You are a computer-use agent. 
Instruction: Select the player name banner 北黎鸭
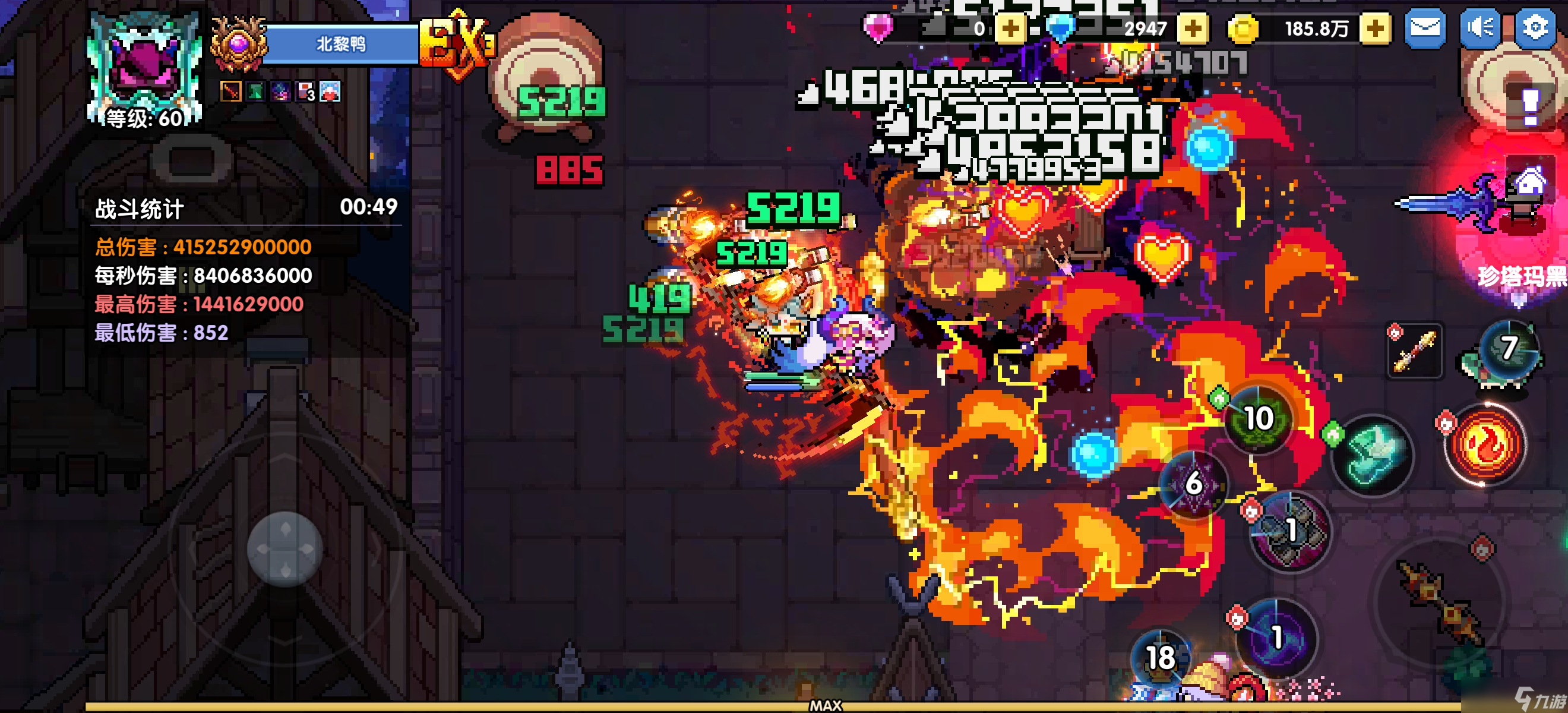[x=341, y=44]
